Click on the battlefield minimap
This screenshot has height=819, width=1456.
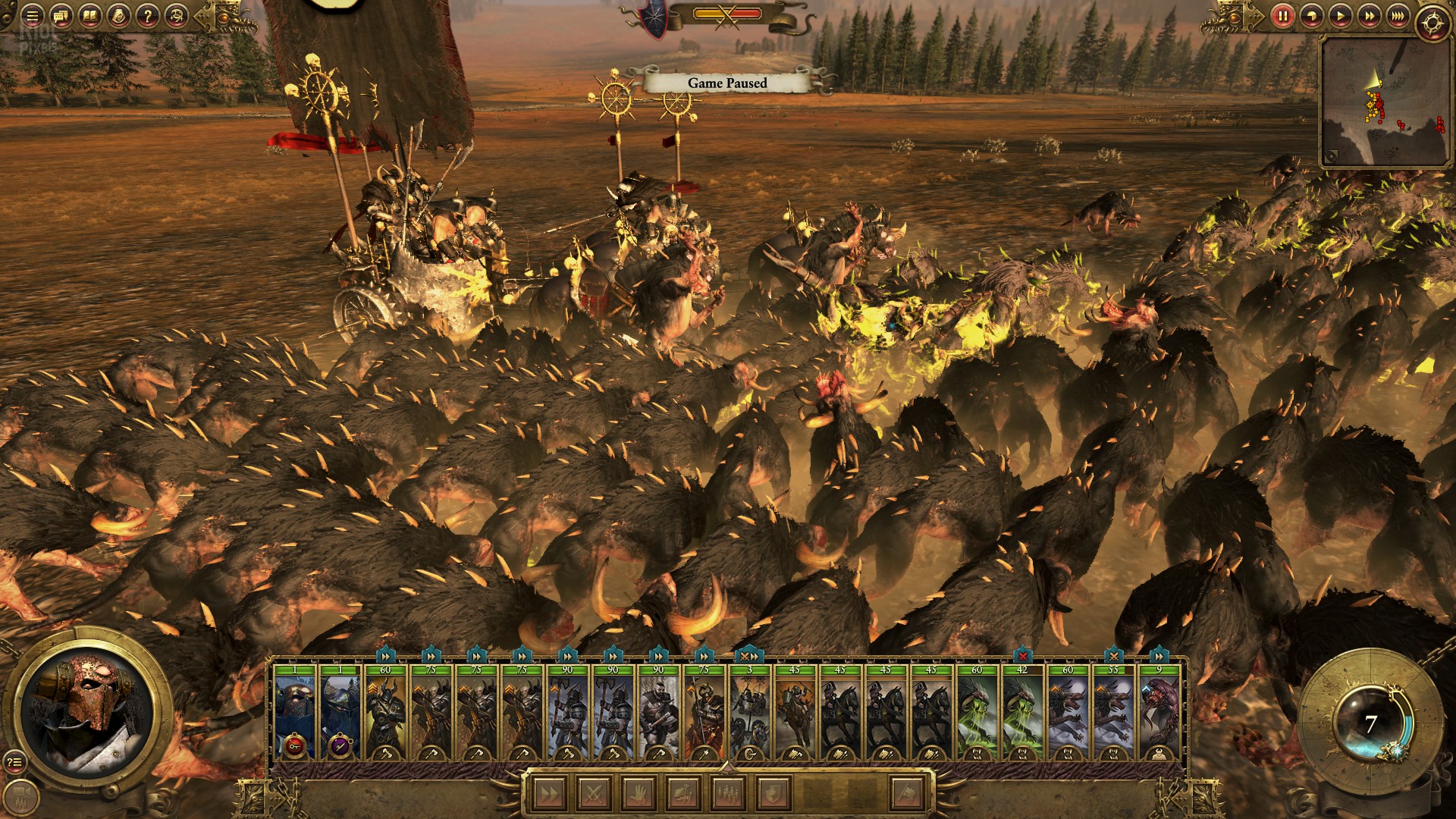click(1384, 101)
